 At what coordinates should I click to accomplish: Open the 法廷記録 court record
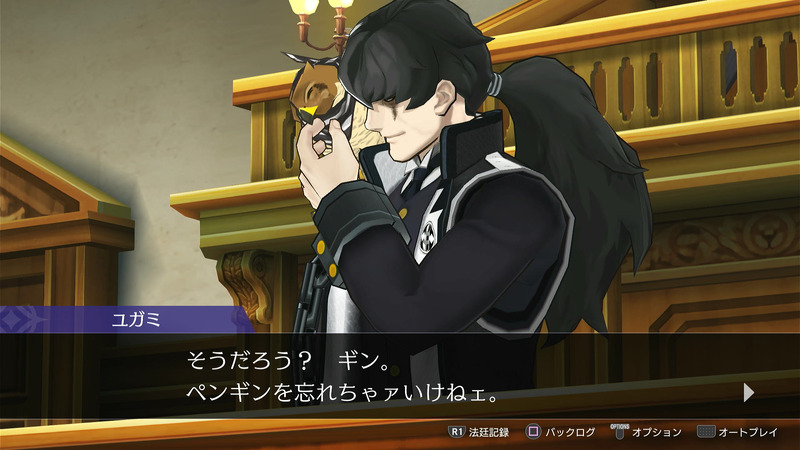(479, 432)
